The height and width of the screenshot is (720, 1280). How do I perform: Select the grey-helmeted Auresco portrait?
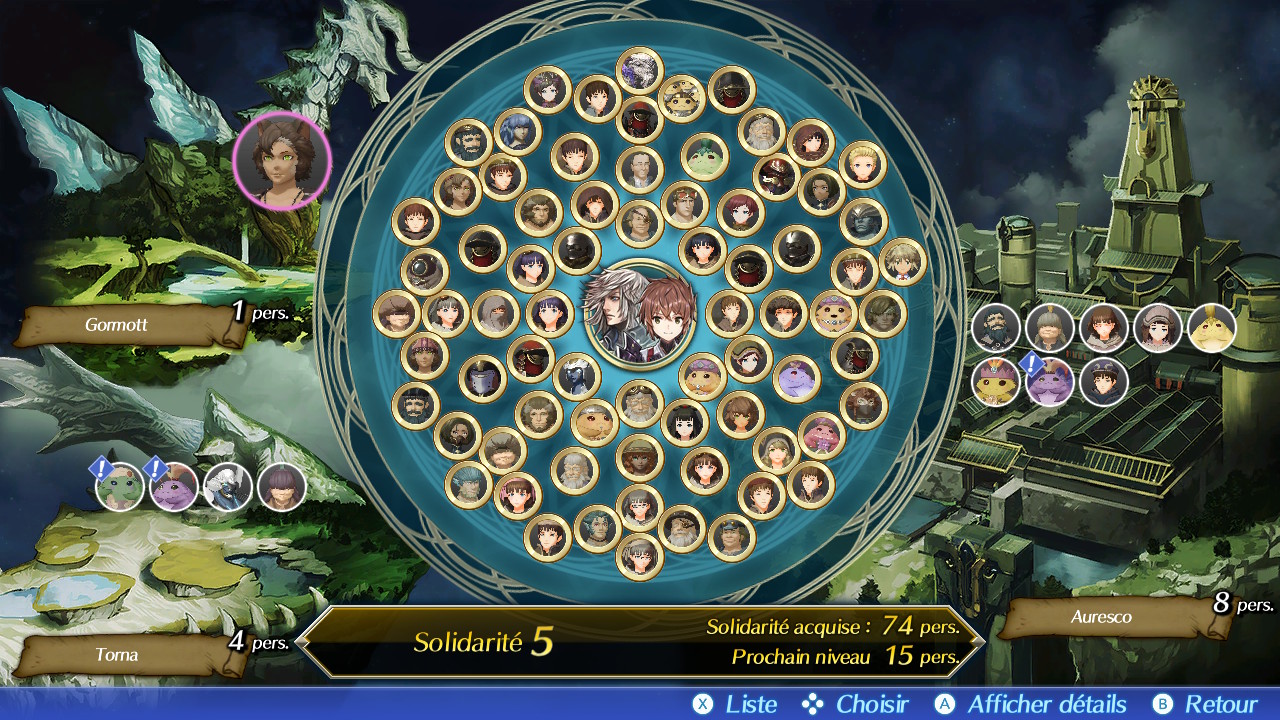coord(1050,328)
